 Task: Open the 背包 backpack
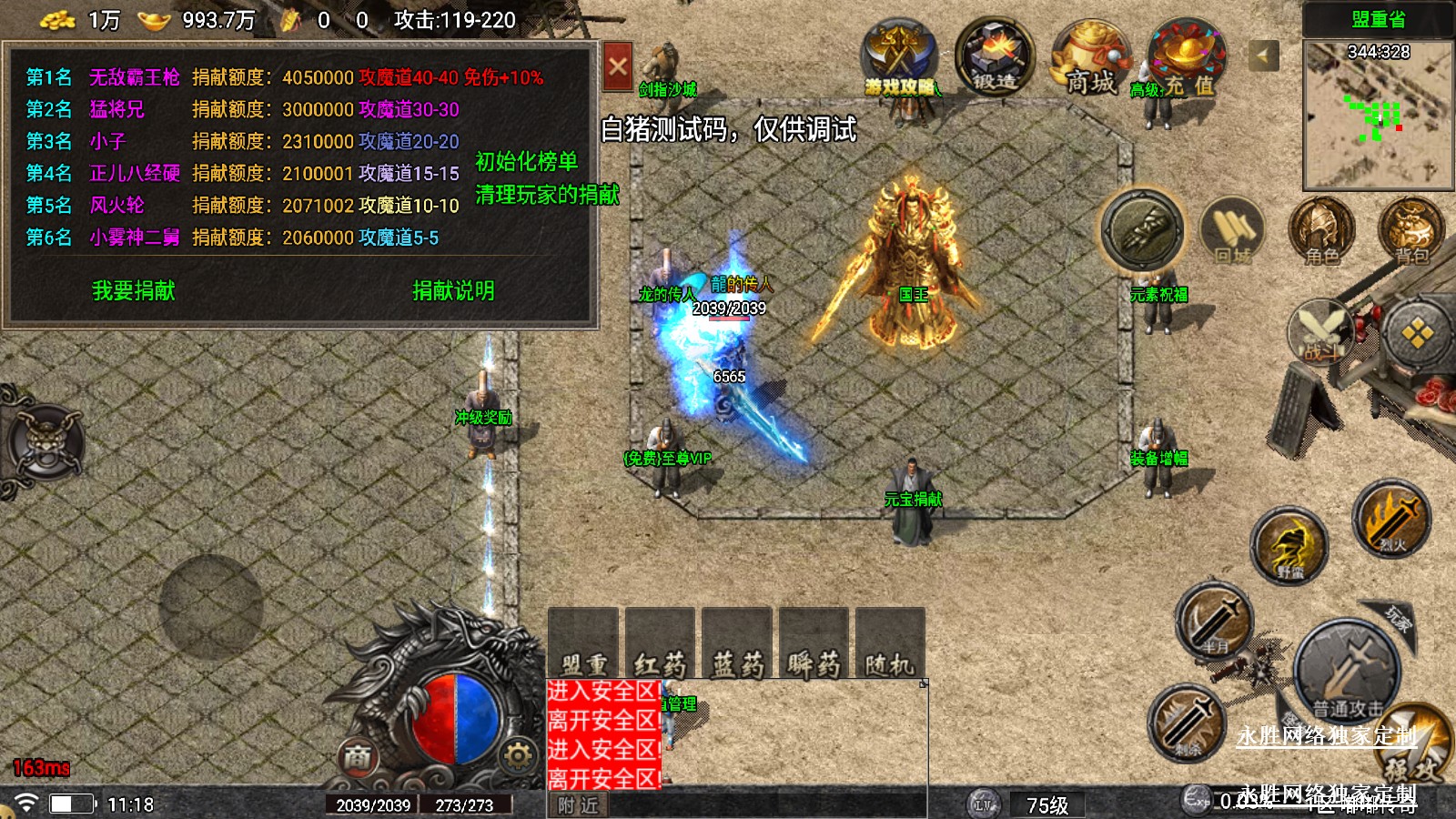point(1410,231)
